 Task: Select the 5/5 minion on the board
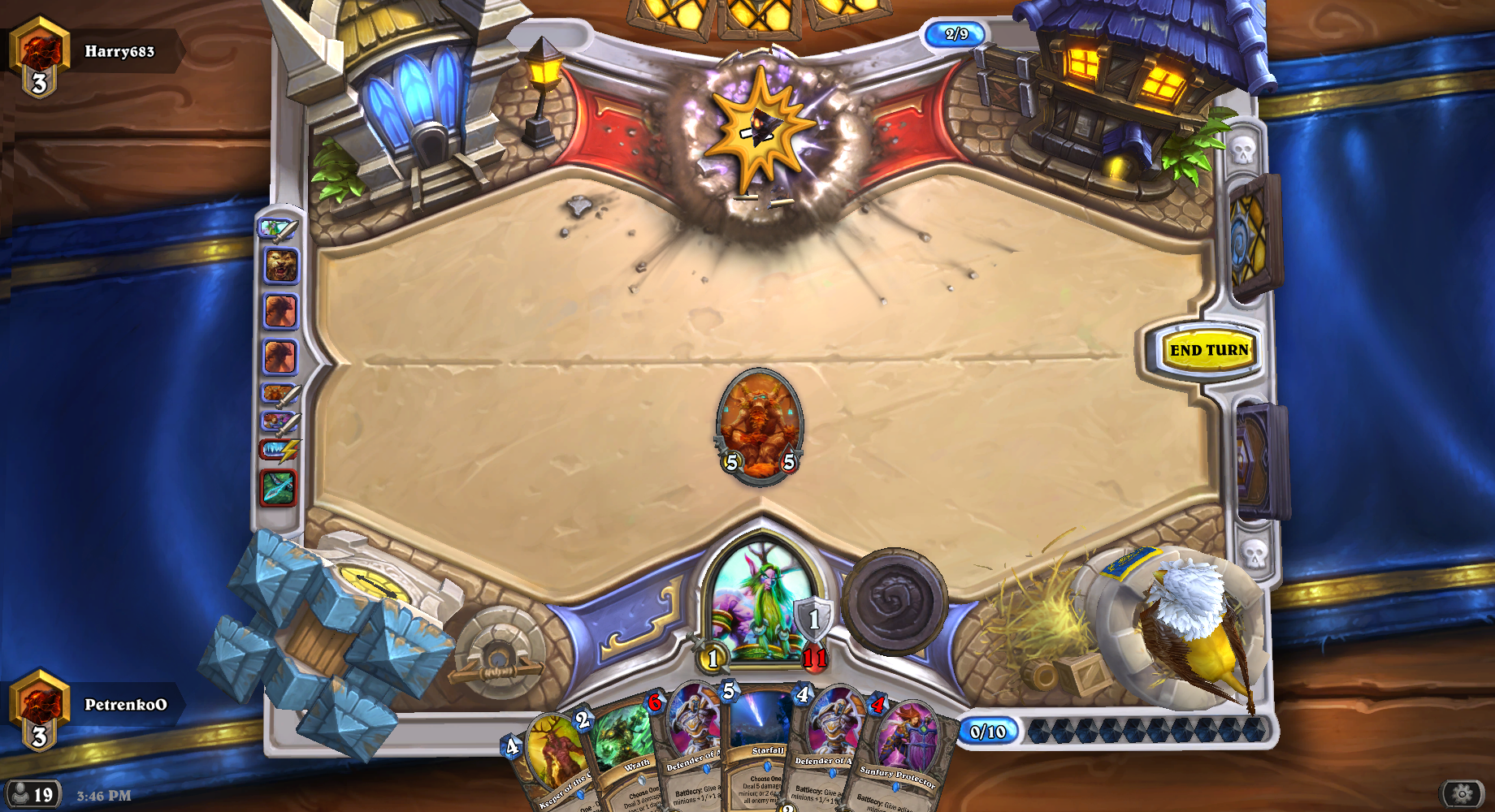[x=760, y=426]
